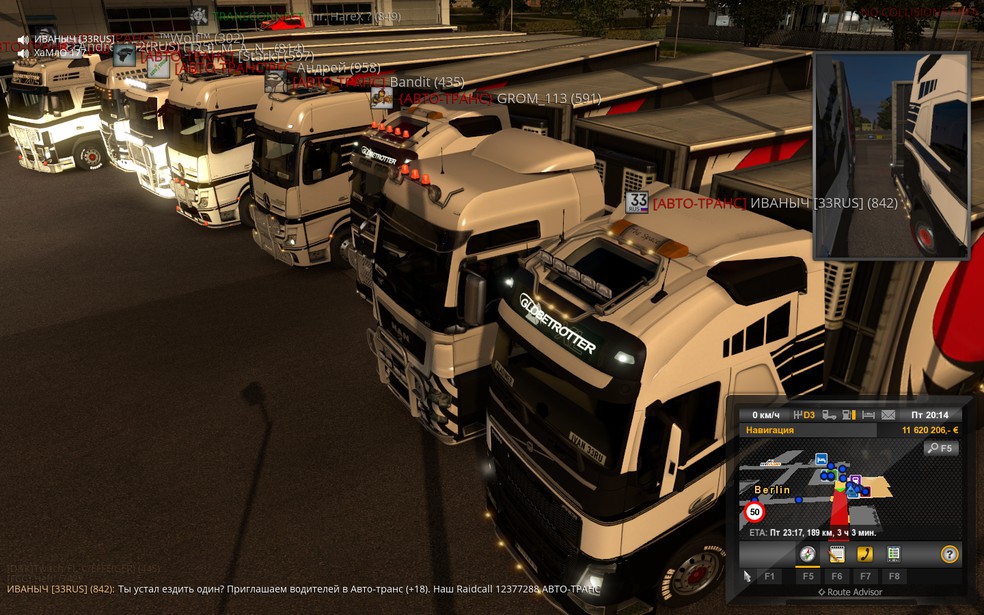The width and height of the screenshot is (984, 615).
Task: Open the envelope mail indicator icon
Action: click(886, 415)
